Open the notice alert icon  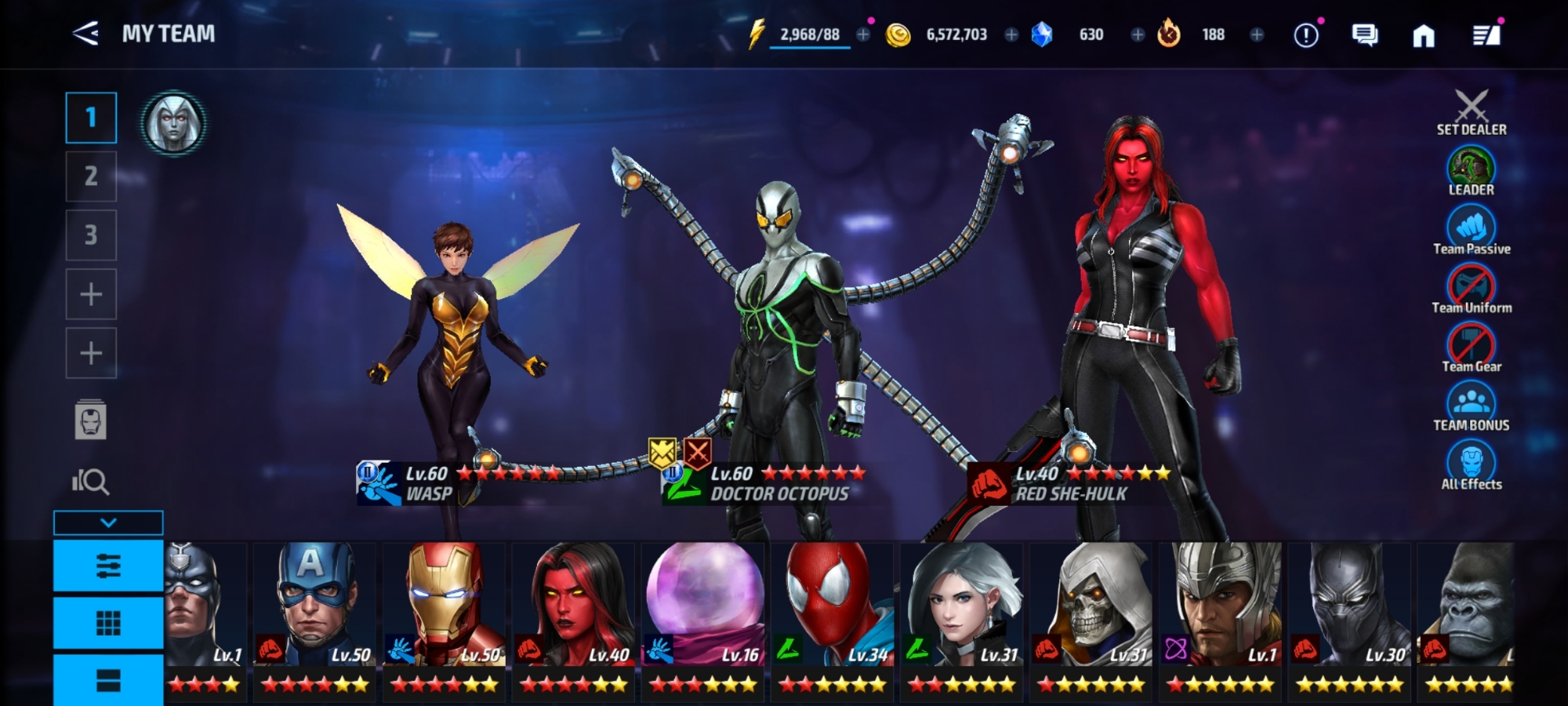[x=1306, y=35]
